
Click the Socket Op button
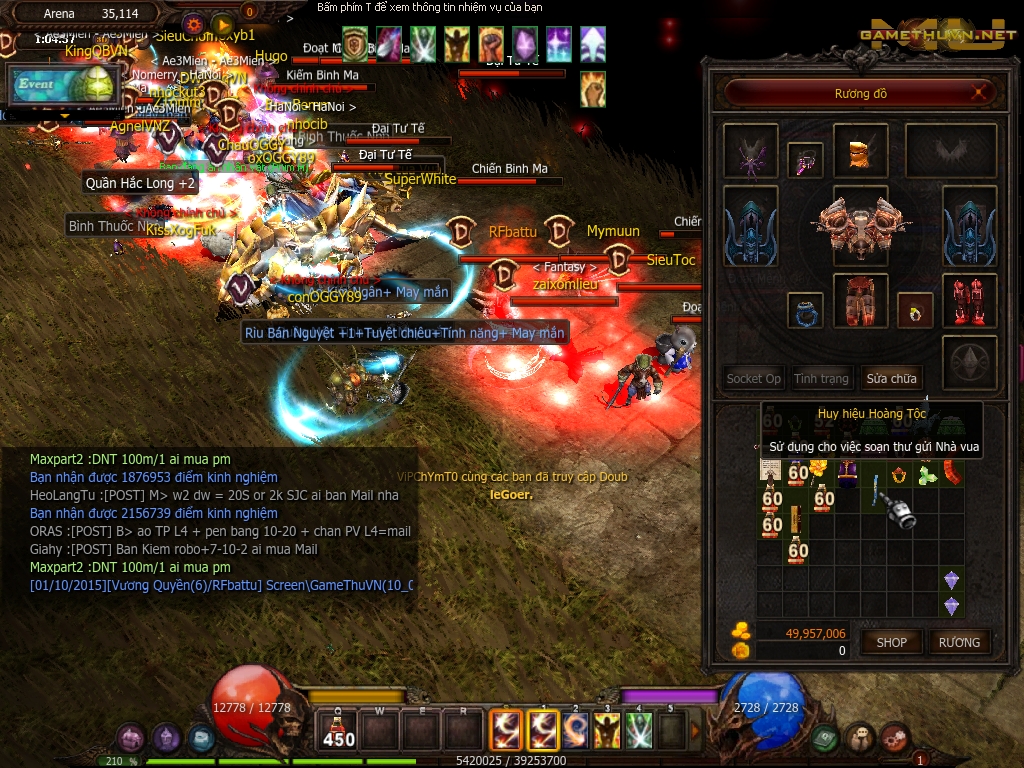pyautogui.click(x=754, y=378)
